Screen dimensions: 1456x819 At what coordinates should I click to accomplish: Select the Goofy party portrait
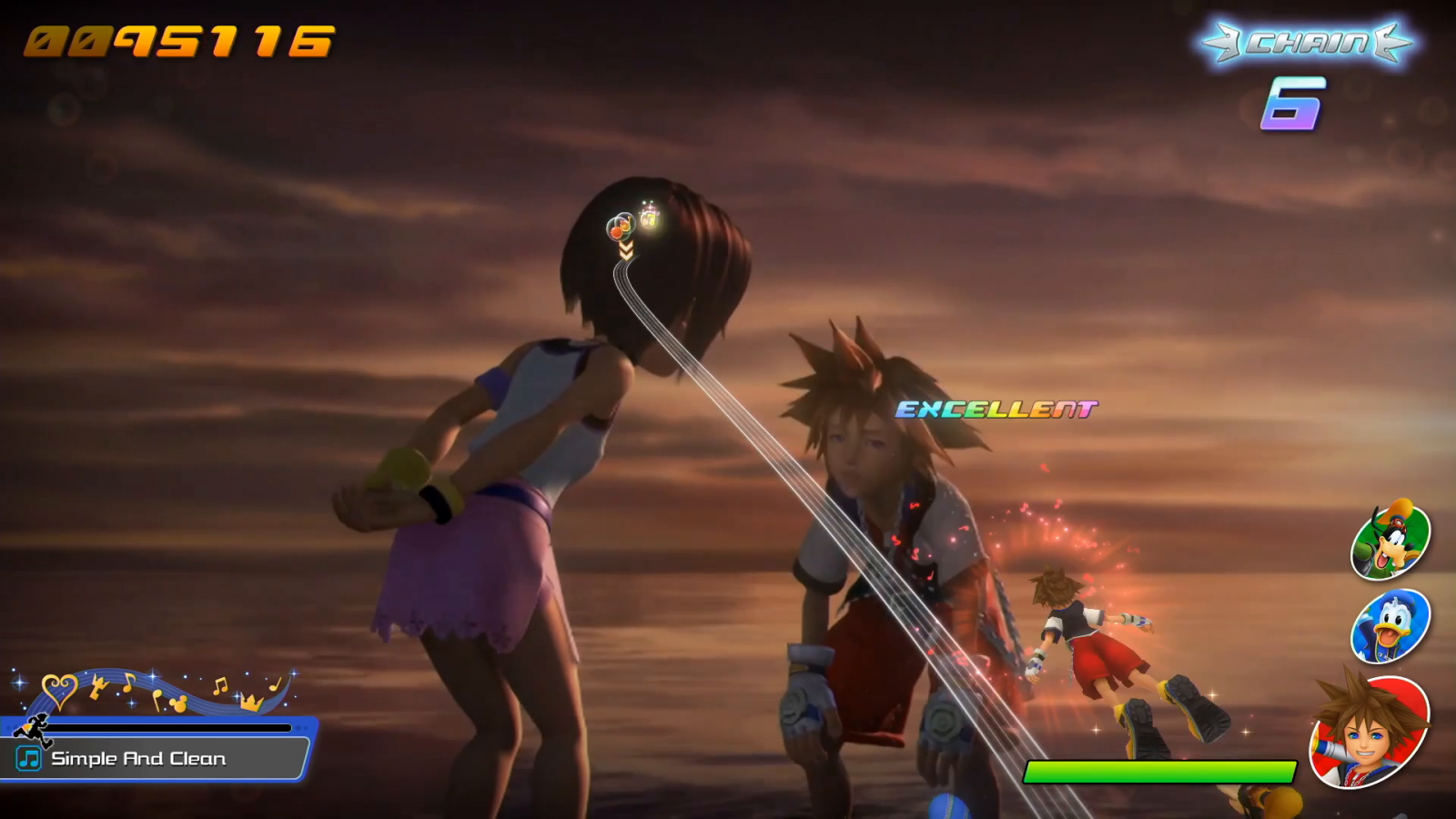pos(1390,541)
